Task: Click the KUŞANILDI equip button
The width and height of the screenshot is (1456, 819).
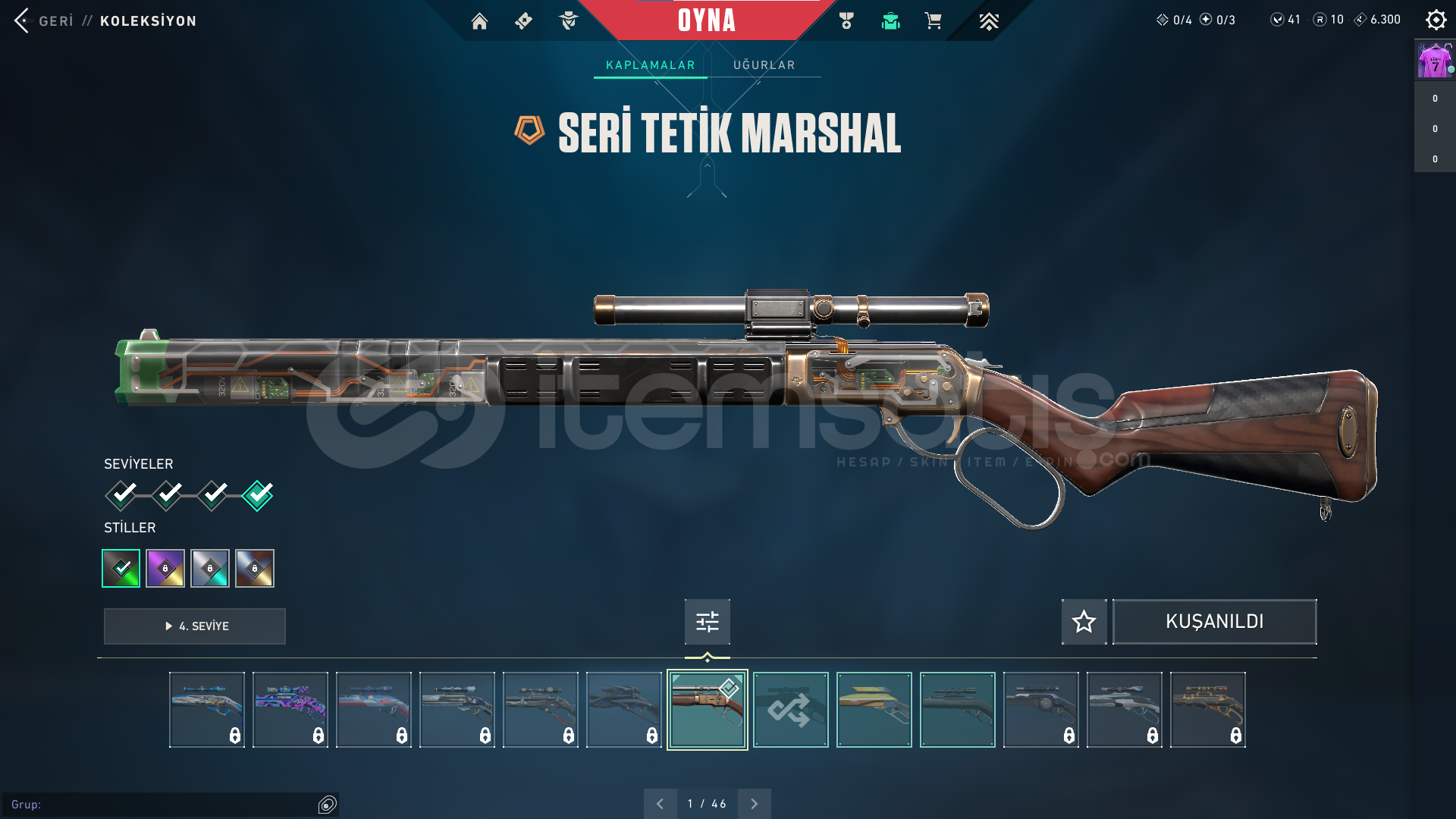Action: (1214, 622)
